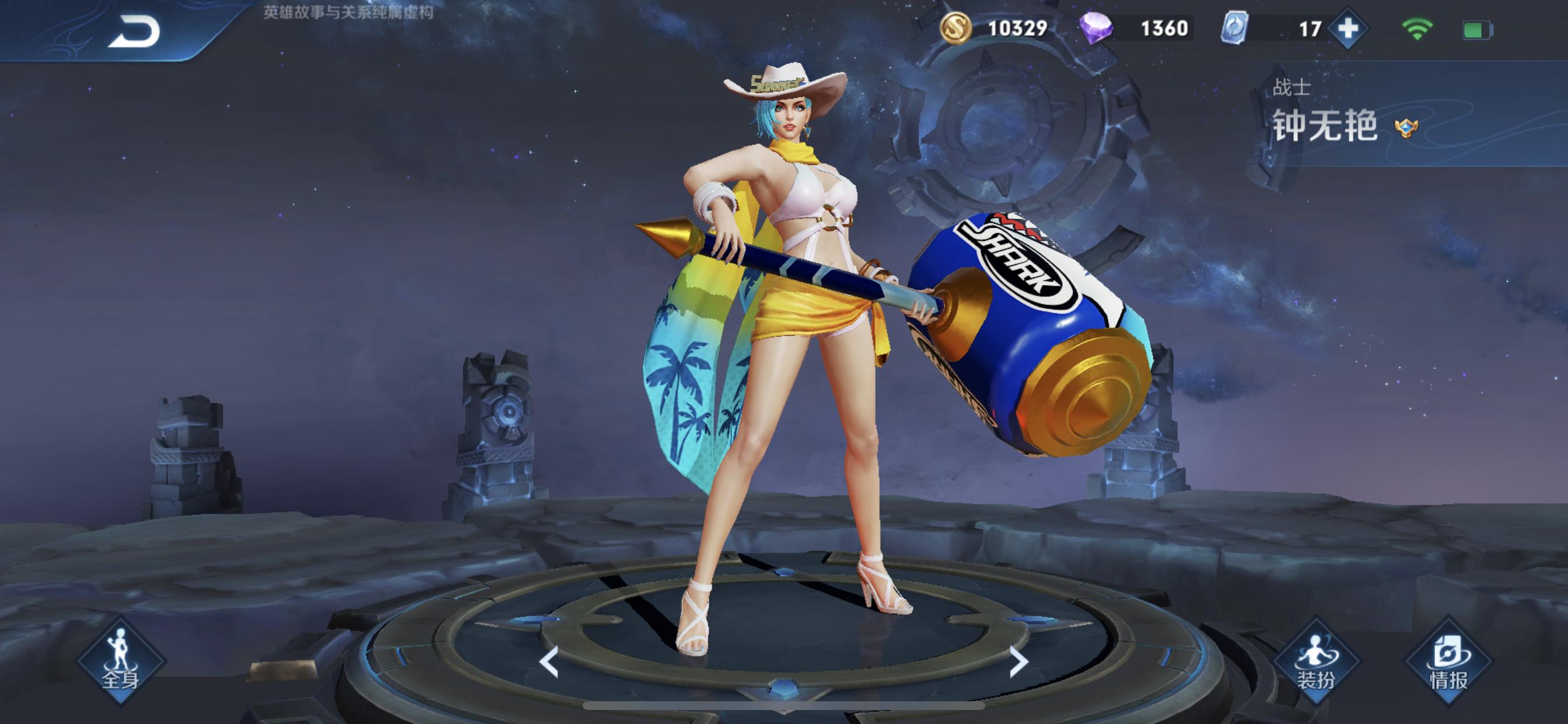This screenshot has height=724, width=1568.
Task: Open the 装扮 outfit menu
Action: [x=1316, y=661]
